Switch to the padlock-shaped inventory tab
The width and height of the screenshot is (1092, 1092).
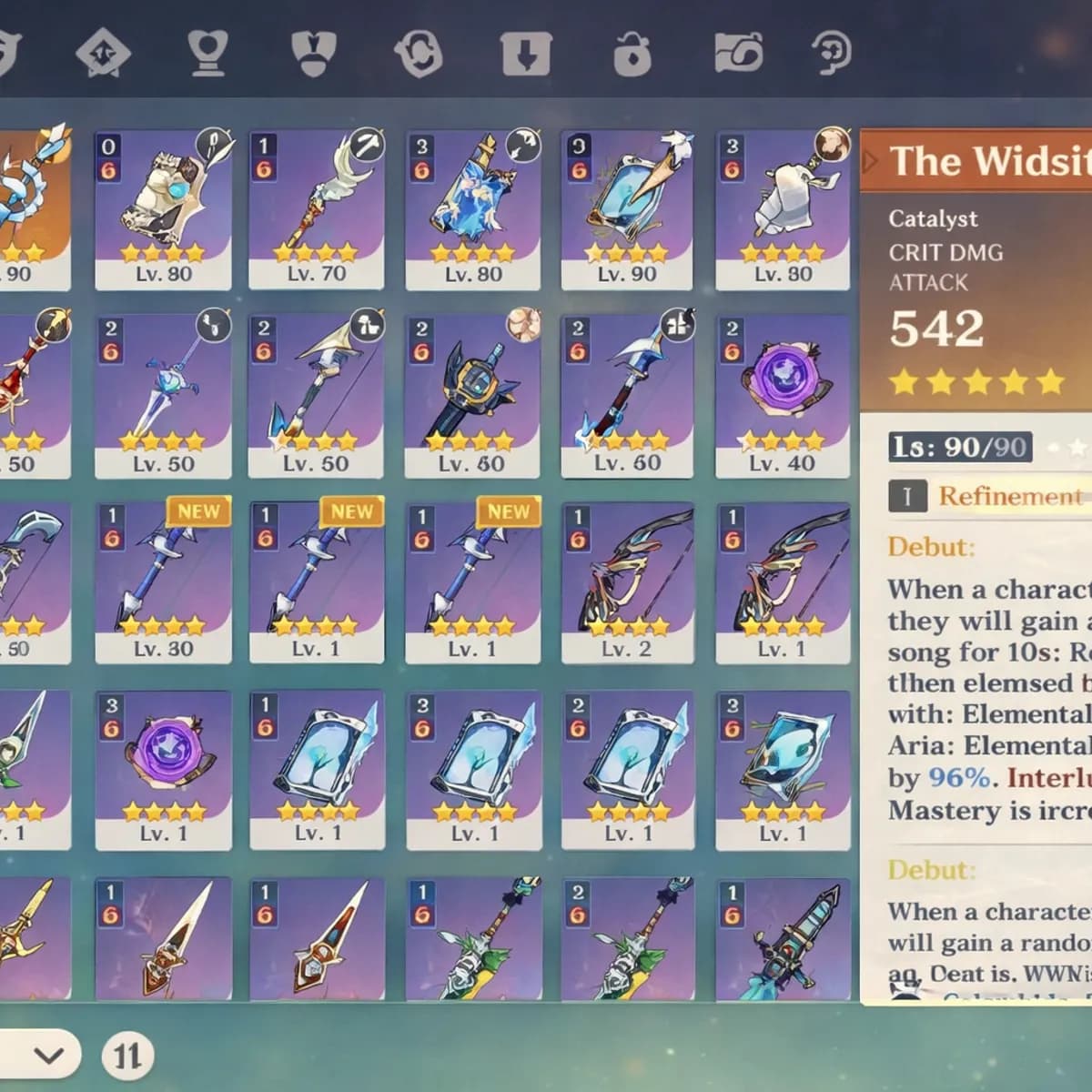pos(632,53)
